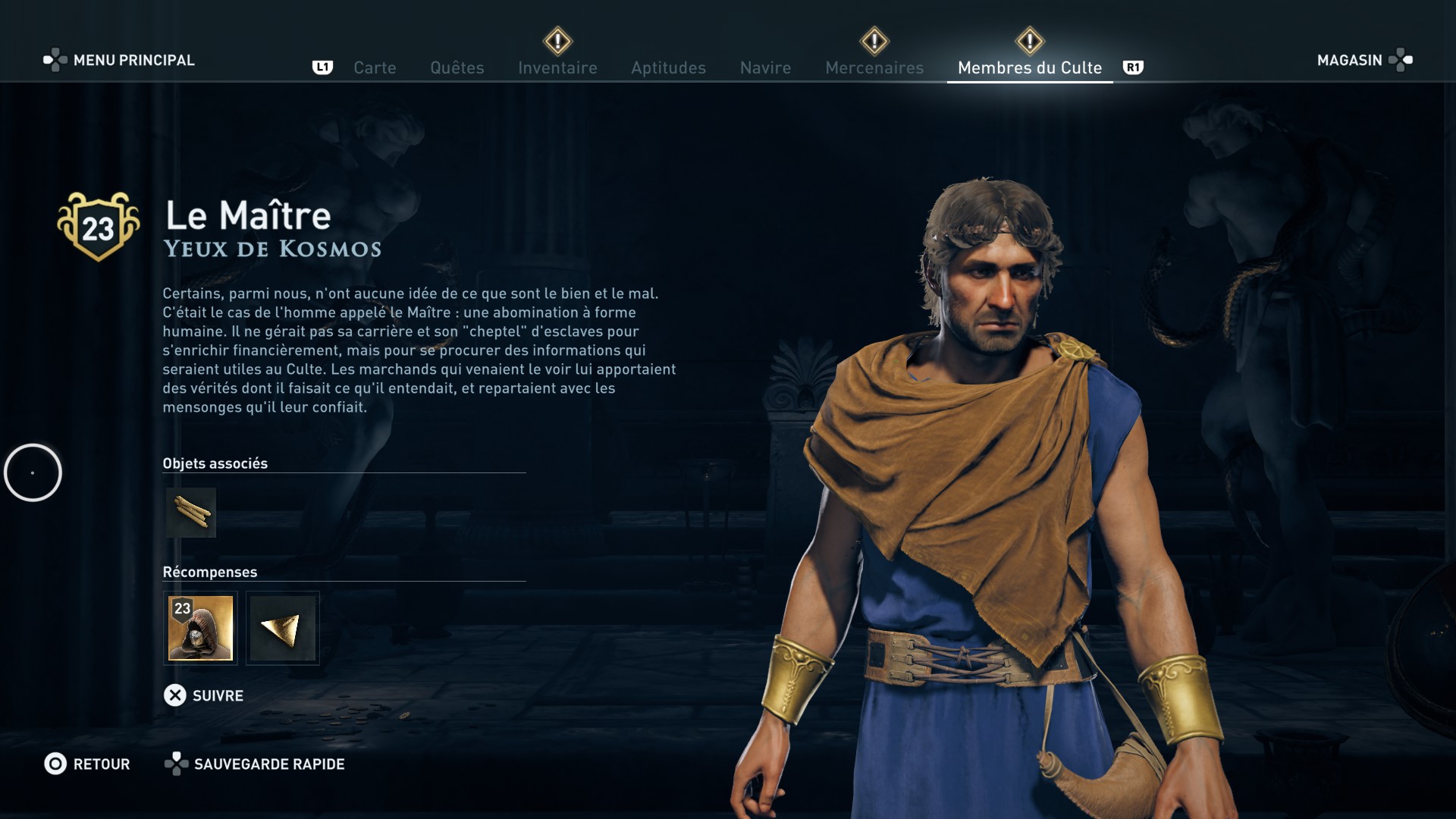Screen dimensions: 1456x819
Task: Click Sauvegarde Rapide to quick save
Action: tap(256, 764)
